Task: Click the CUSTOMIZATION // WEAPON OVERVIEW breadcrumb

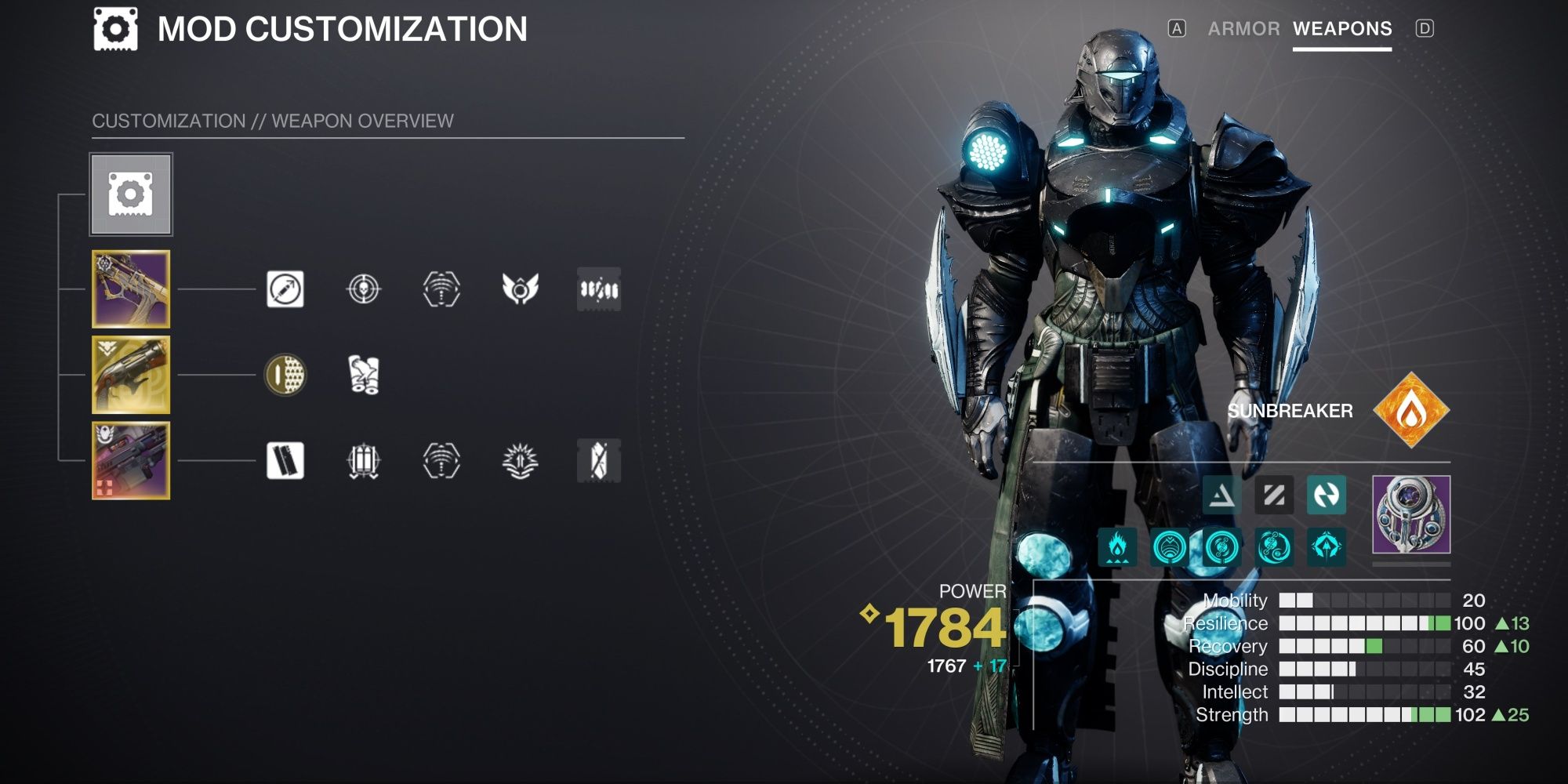Action: pyautogui.click(x=272, y=121)
